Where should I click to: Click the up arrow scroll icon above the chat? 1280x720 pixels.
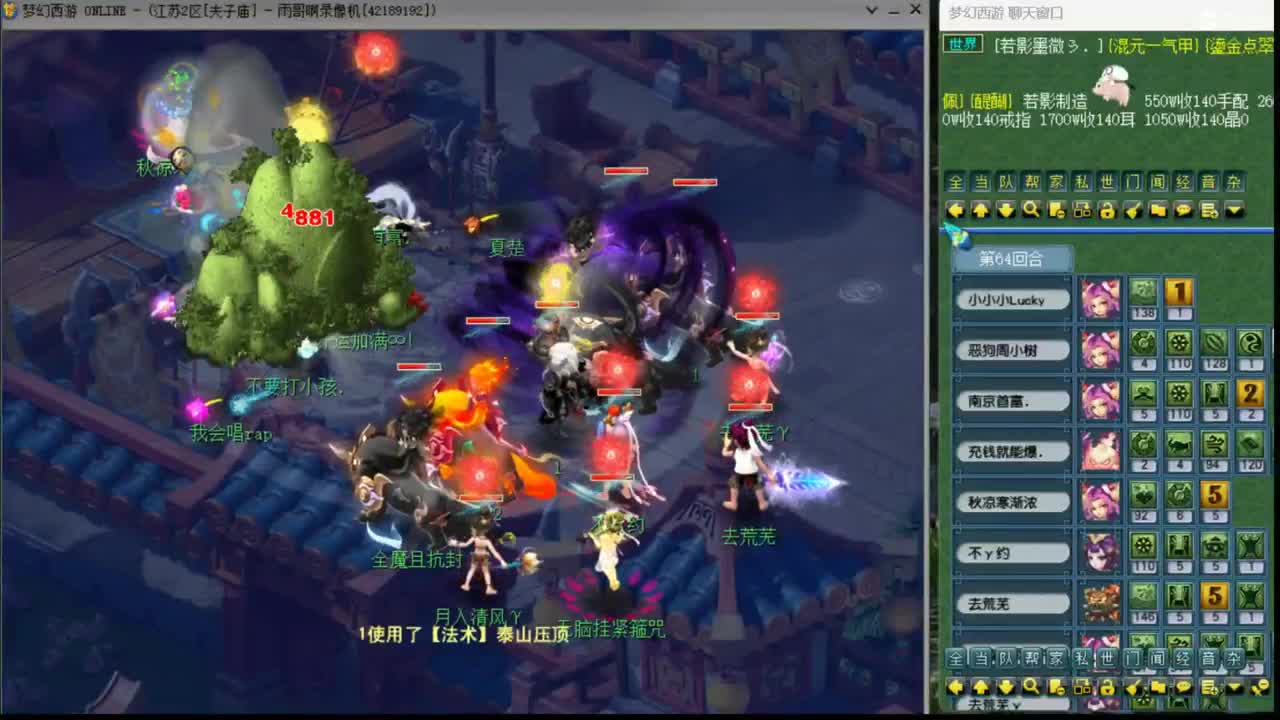click(x=979, y=210)
